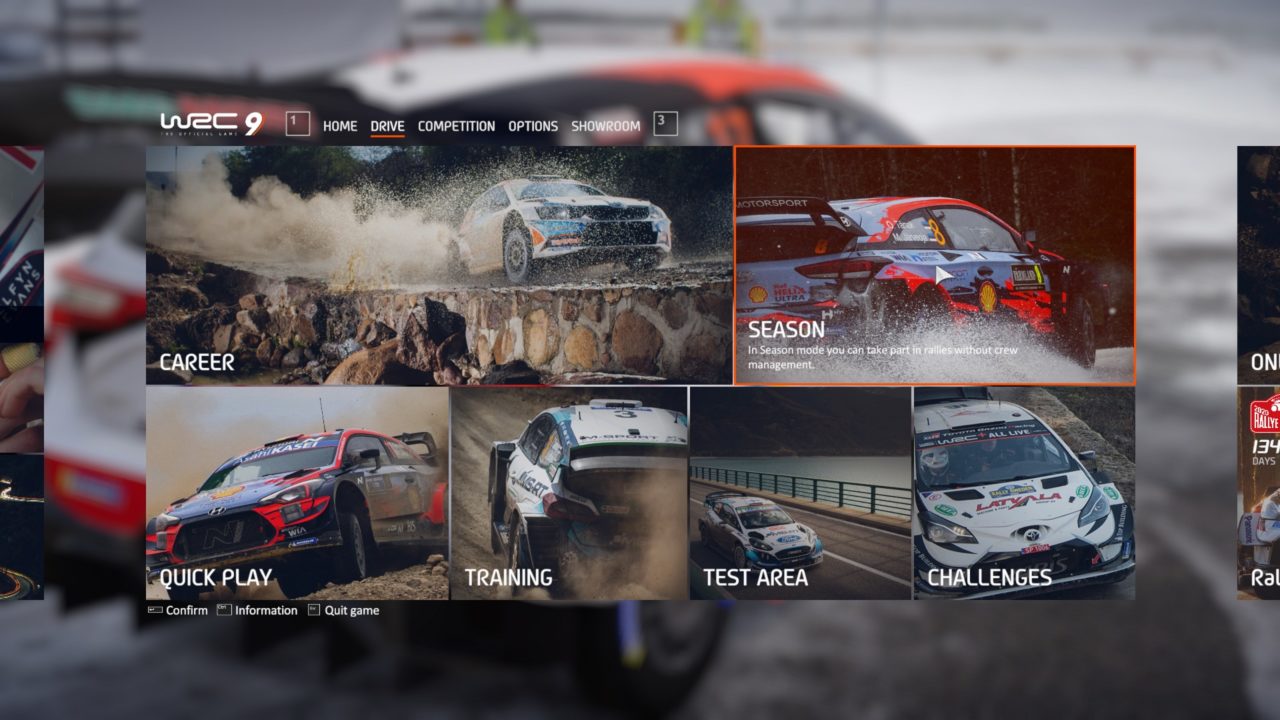
Task: Switch to the SHOWROOM tab
Action: tap(605, 126)
